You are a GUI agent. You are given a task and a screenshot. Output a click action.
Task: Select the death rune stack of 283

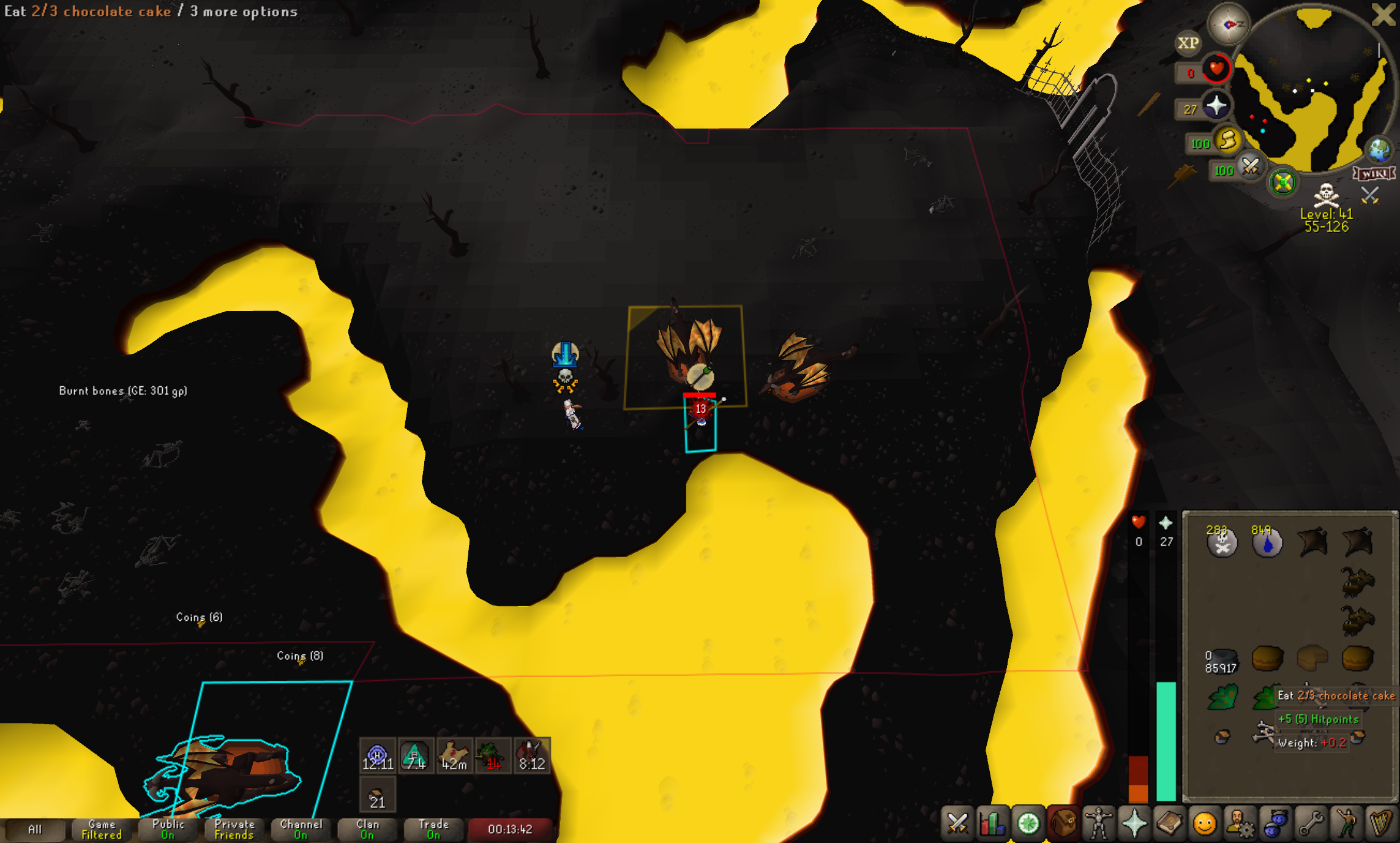coord(1222,542)
